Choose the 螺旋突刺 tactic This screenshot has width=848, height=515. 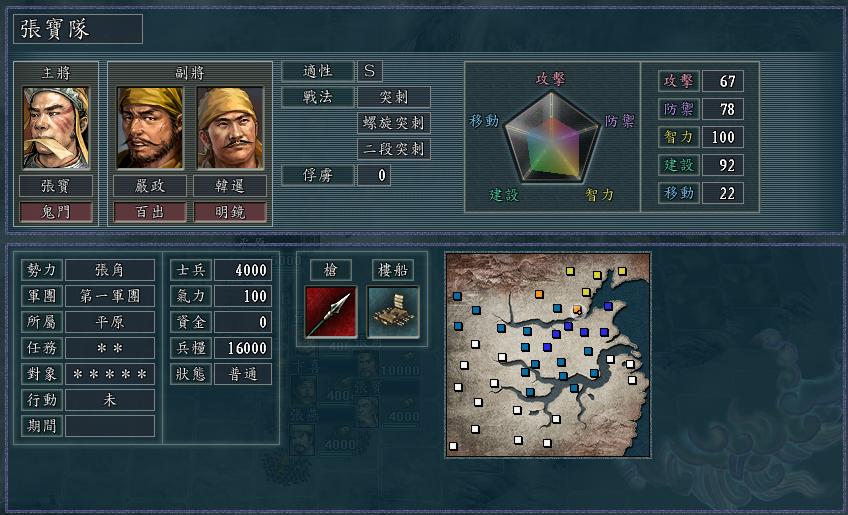click(394, 123)
